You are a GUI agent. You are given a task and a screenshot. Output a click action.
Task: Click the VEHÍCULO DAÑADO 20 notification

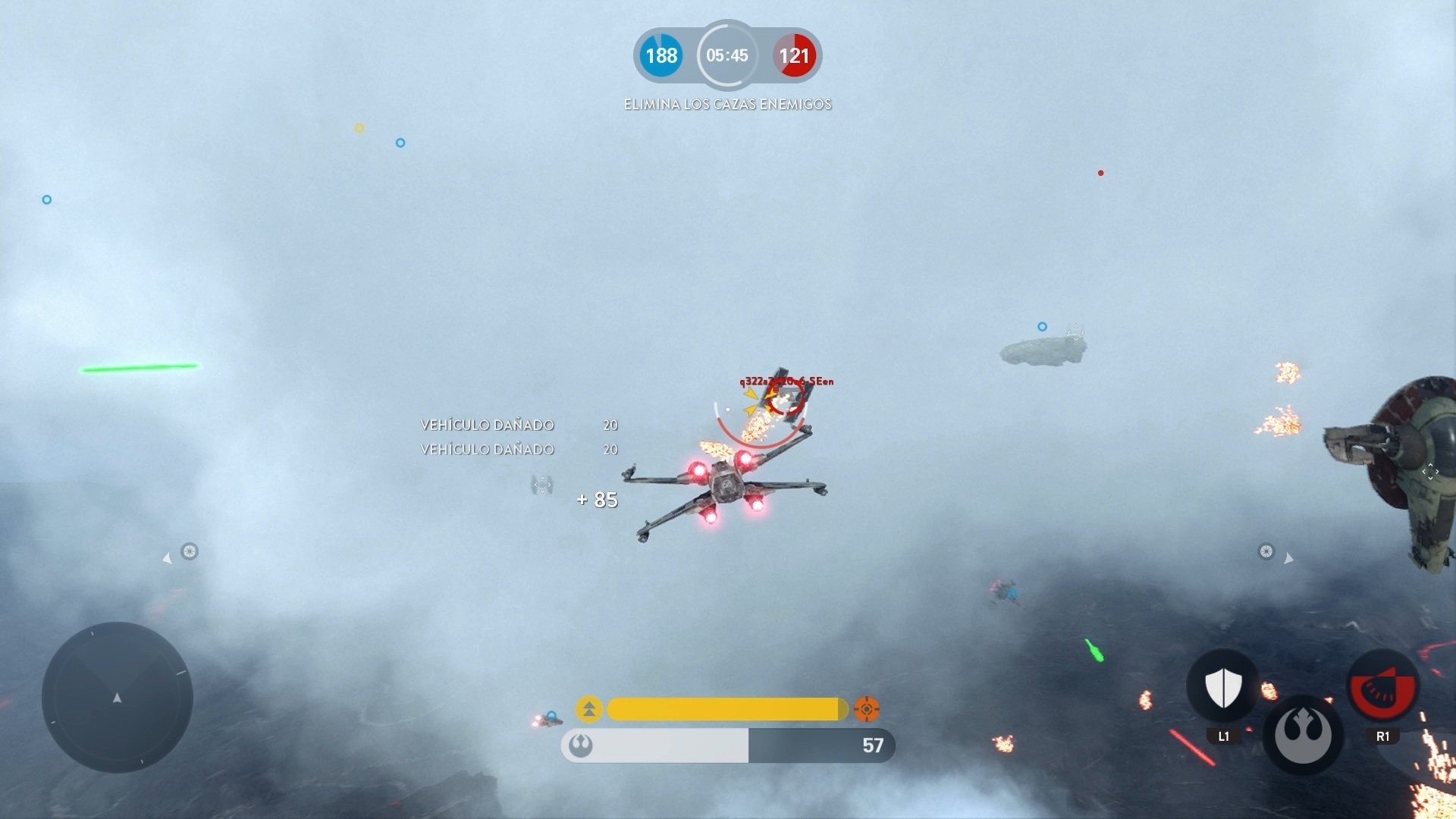(488, 425)
